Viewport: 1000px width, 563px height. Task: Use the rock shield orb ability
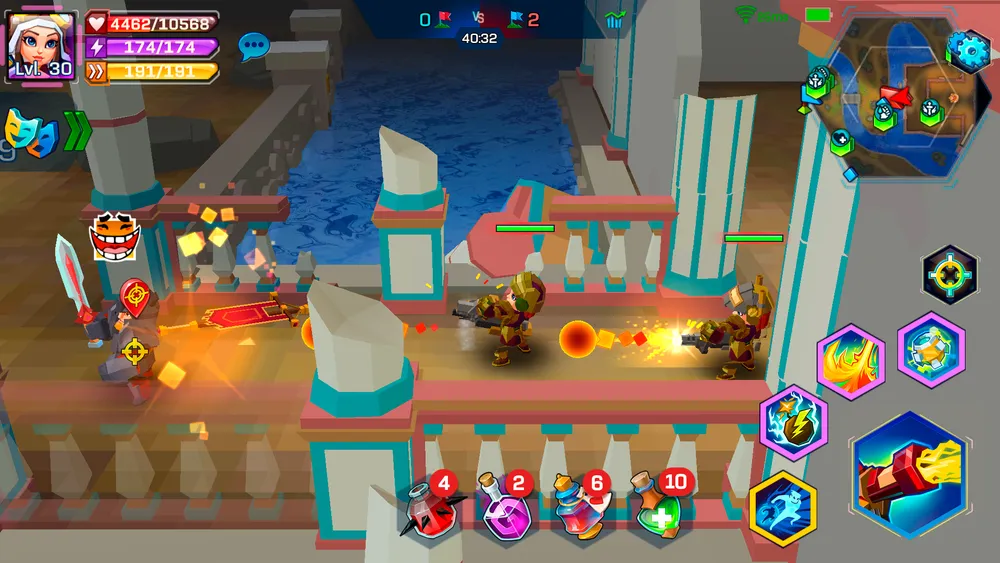click(x=931, y=349)
